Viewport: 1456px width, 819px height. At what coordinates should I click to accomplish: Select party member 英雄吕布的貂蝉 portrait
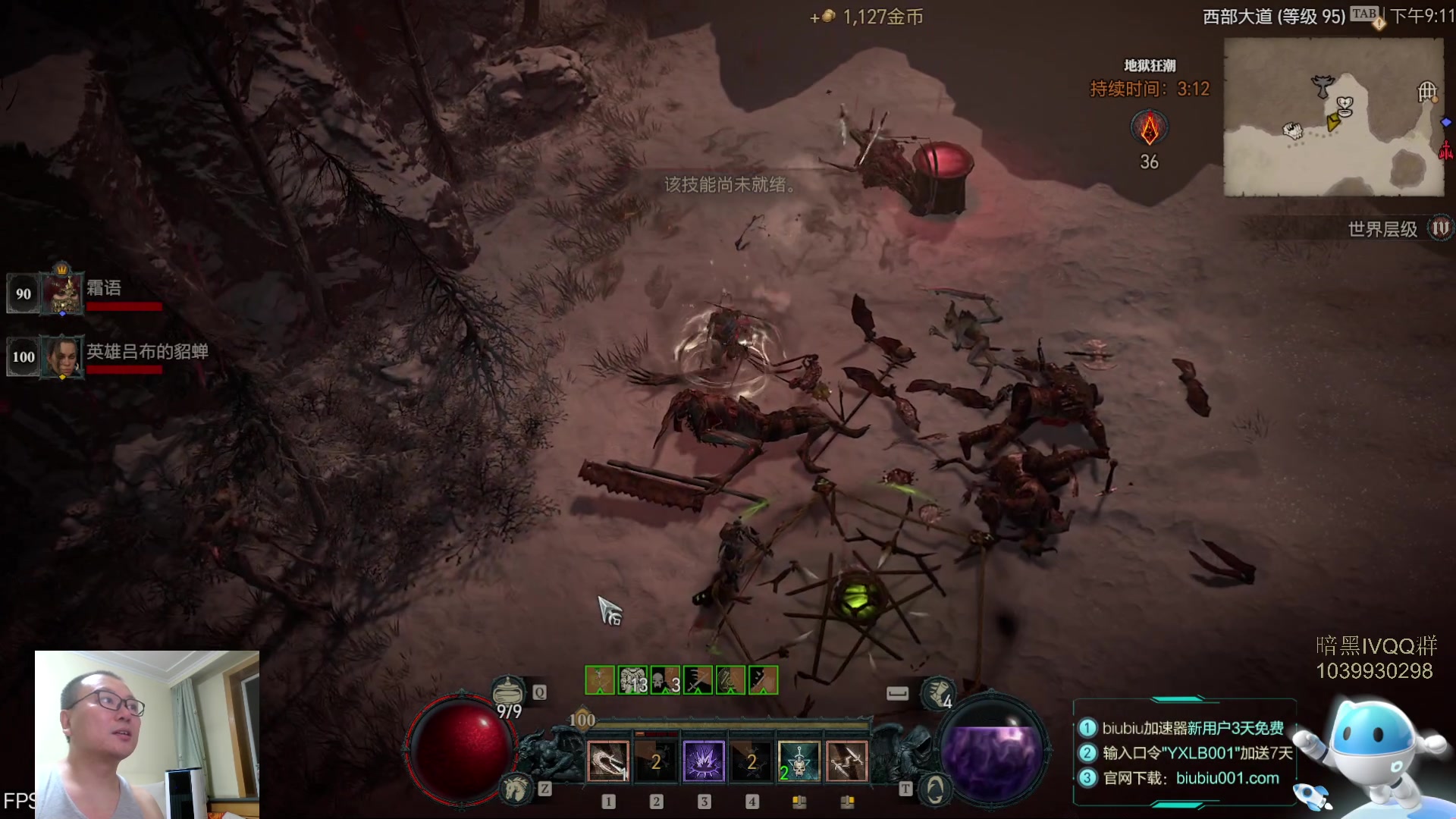[62, 356]
